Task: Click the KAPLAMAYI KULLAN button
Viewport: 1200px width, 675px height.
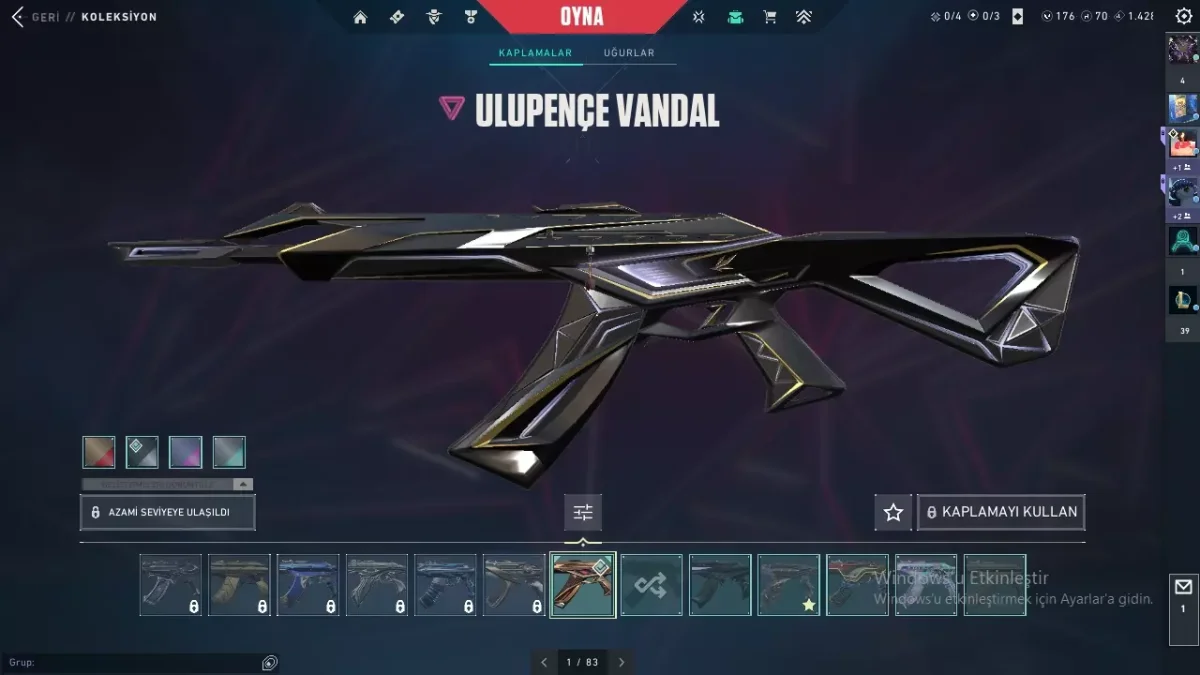Action: click(1001, 512)
